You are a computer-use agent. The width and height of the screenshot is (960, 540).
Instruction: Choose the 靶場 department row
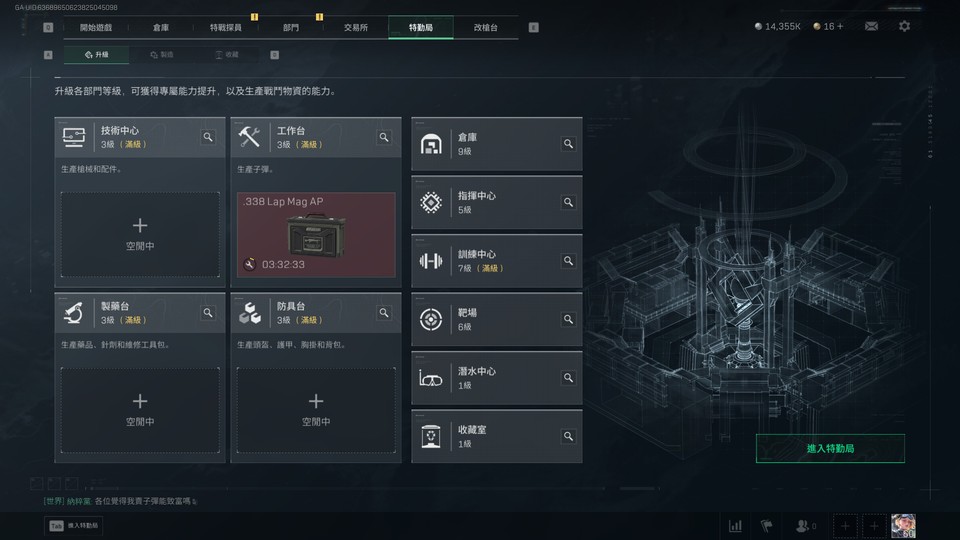tap(496, 319)
